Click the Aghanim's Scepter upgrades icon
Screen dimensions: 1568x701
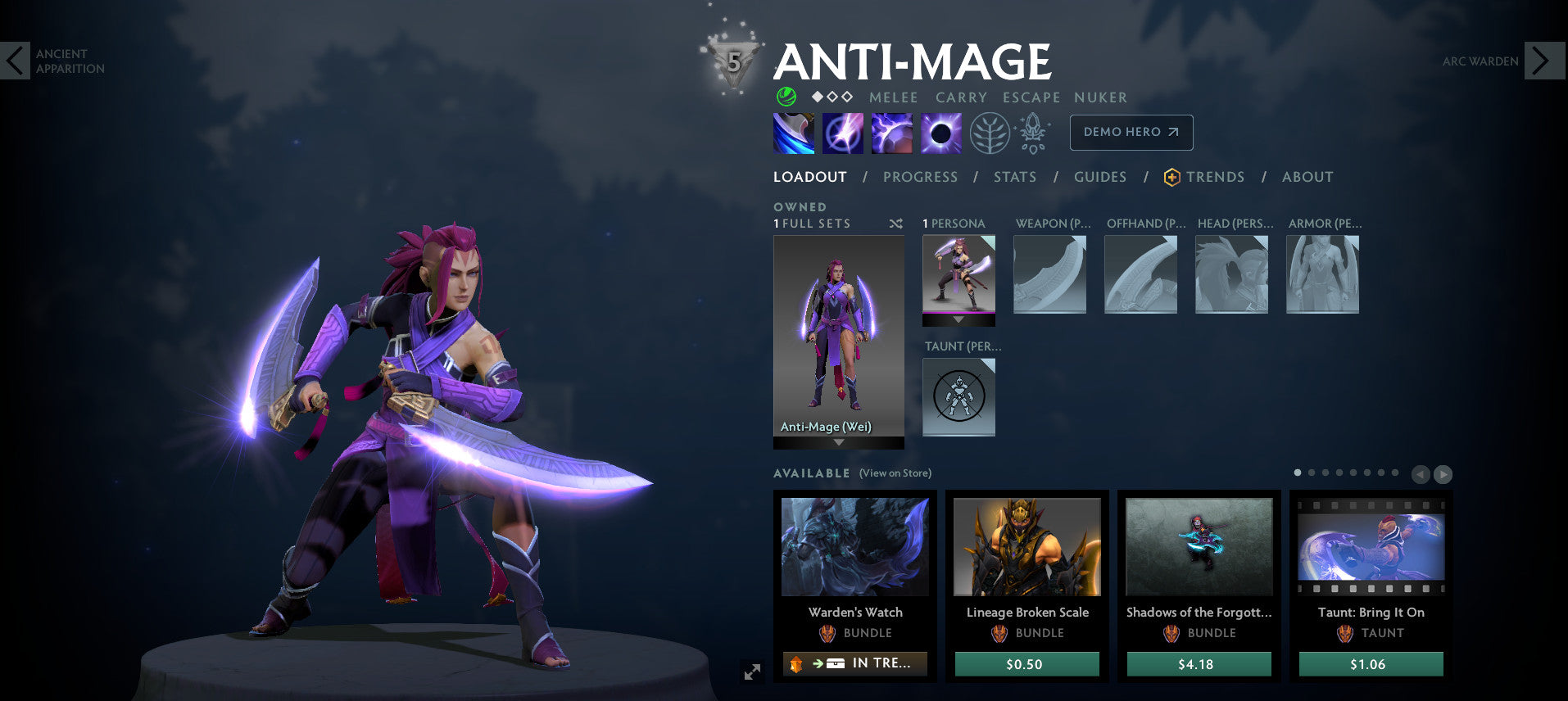point(1033,133)
